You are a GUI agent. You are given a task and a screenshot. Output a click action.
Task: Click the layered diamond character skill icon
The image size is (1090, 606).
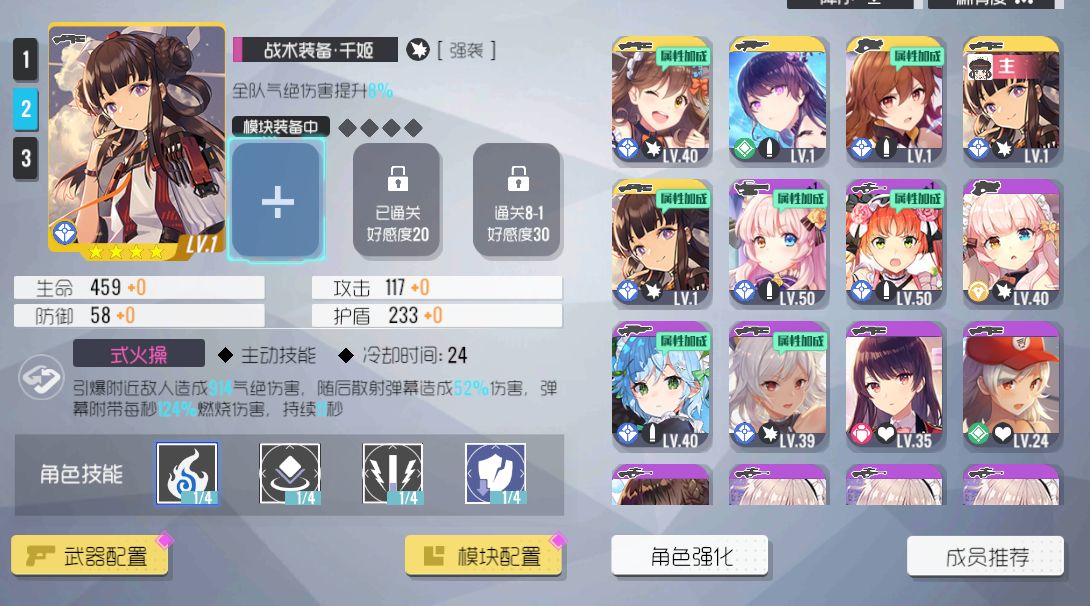[x=290, y=473]
